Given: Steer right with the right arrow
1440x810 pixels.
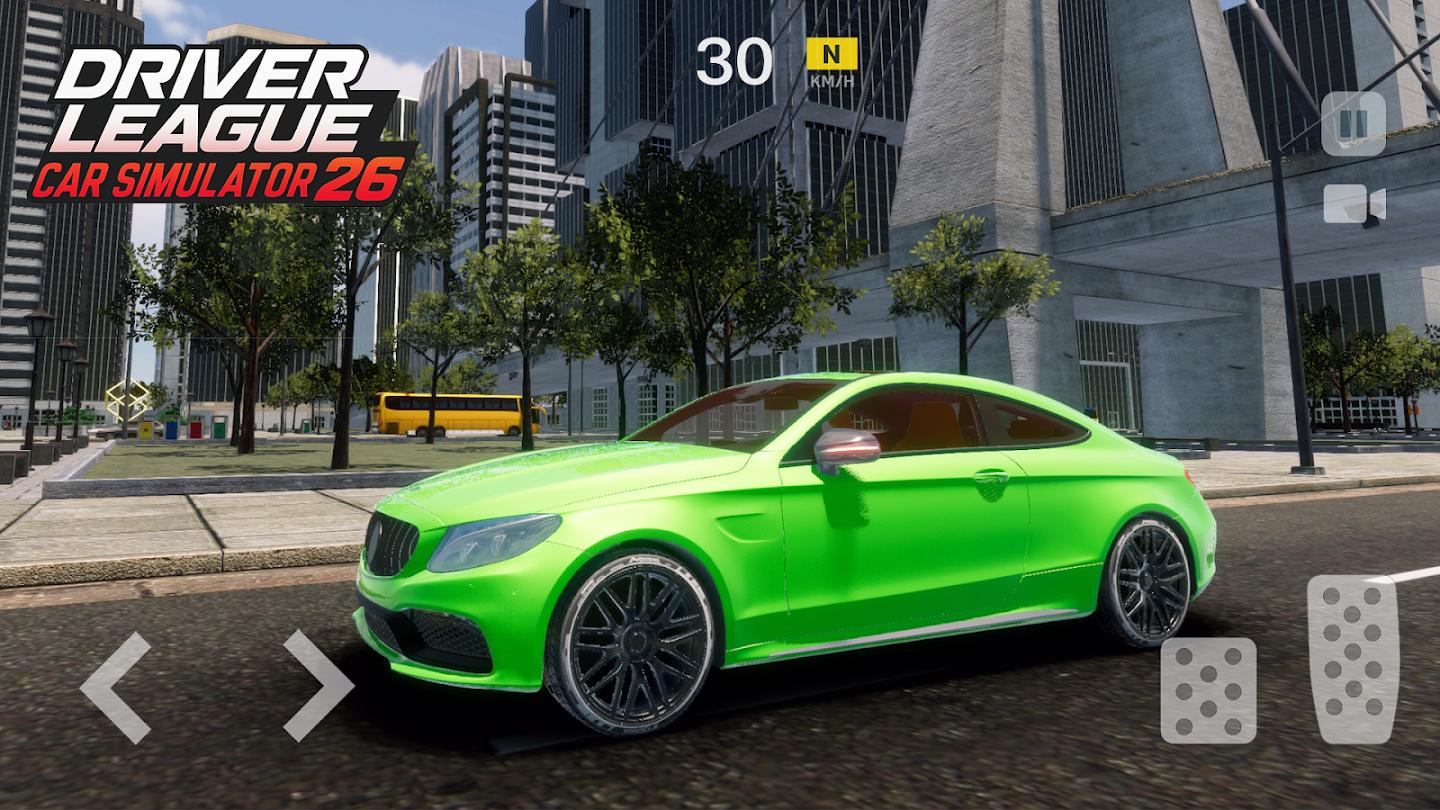Looking at the screenshot, I should [318, 687].
